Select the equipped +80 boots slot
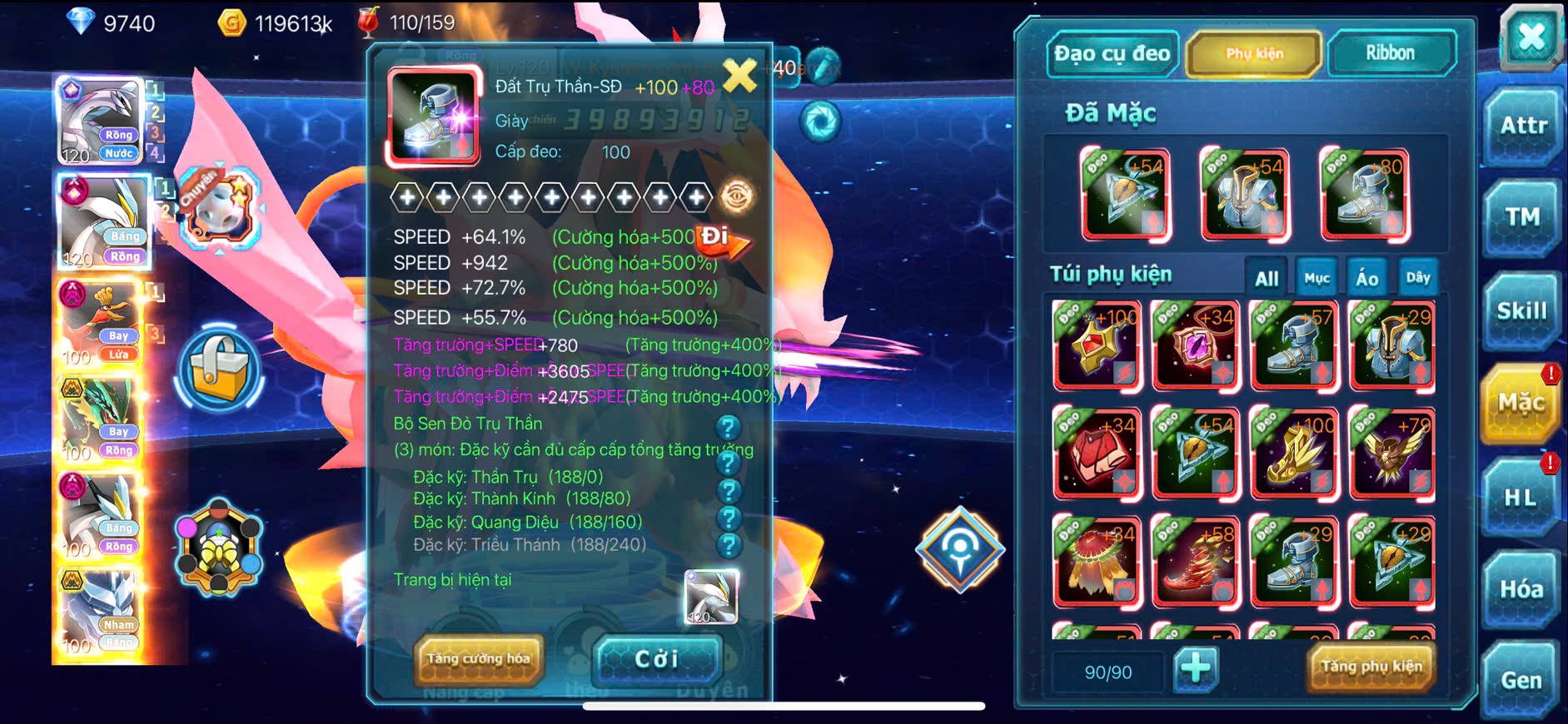This screenshot has height=724, width=1568. pyautogui.click(x=1365, y=195)
